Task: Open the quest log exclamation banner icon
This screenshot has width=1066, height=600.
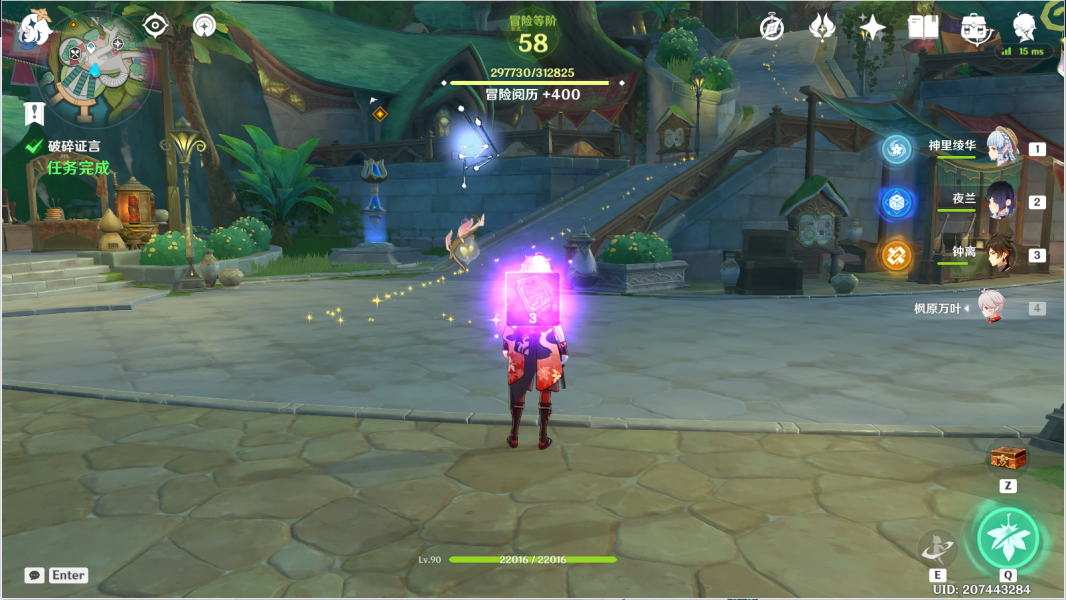Action: [x=35, y=112]
